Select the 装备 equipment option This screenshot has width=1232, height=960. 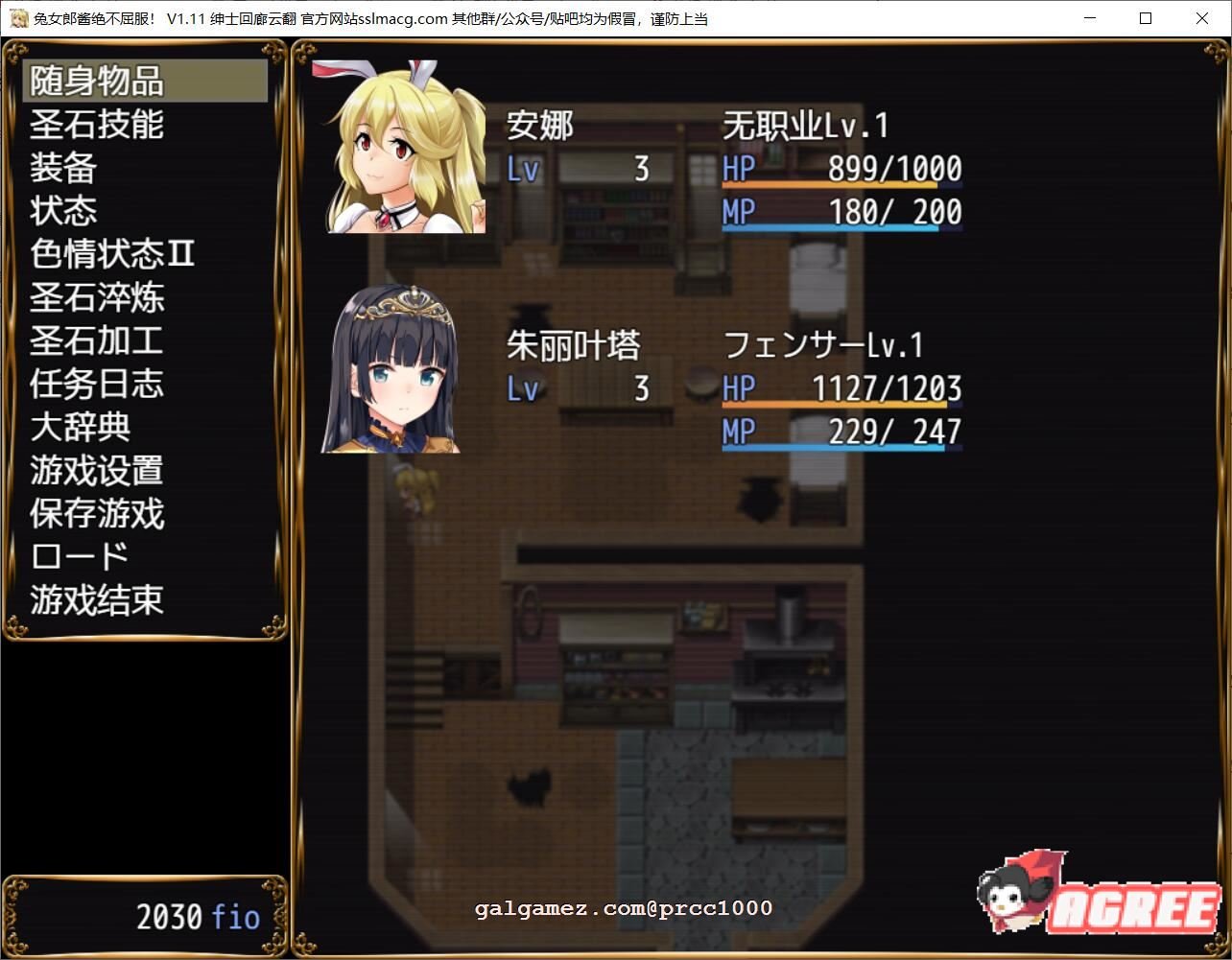[x=63, y=168]
